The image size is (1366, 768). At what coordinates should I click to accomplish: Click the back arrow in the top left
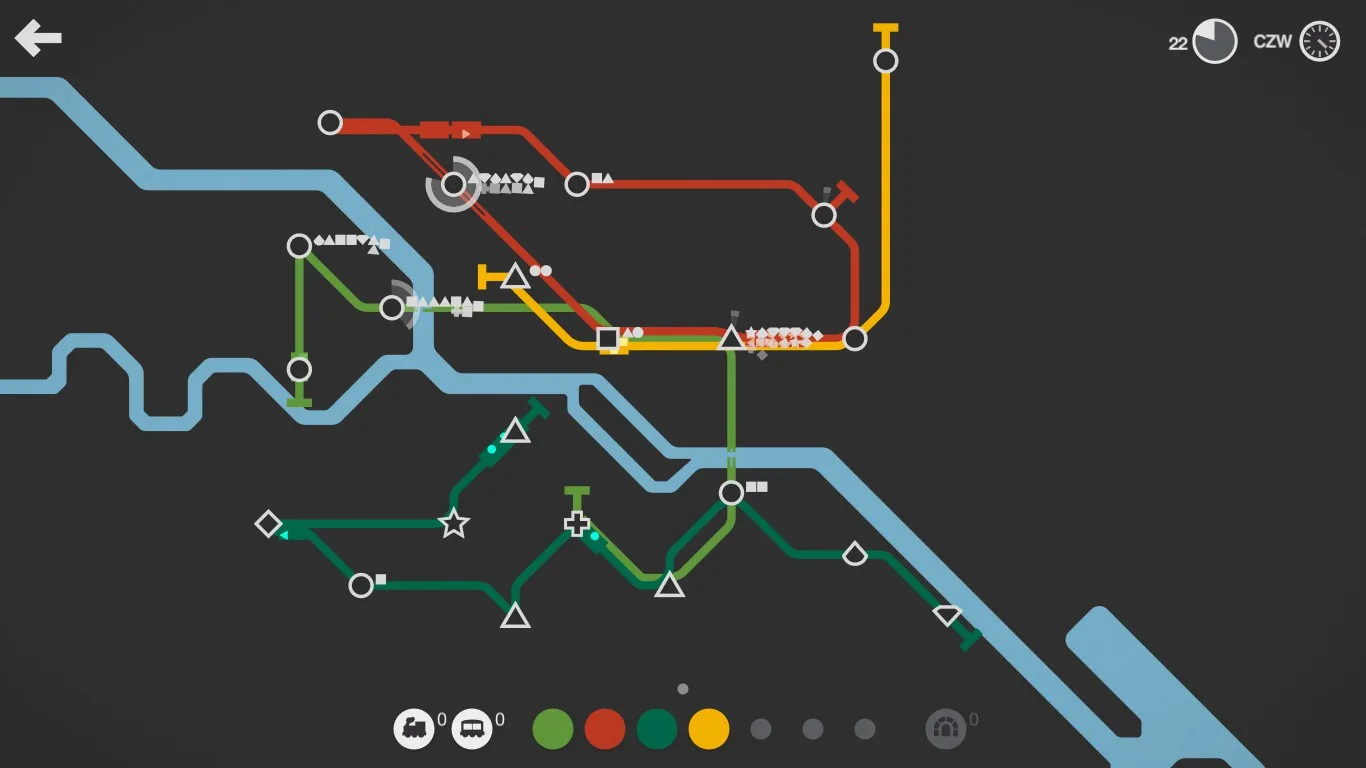[x=37, y=38]
